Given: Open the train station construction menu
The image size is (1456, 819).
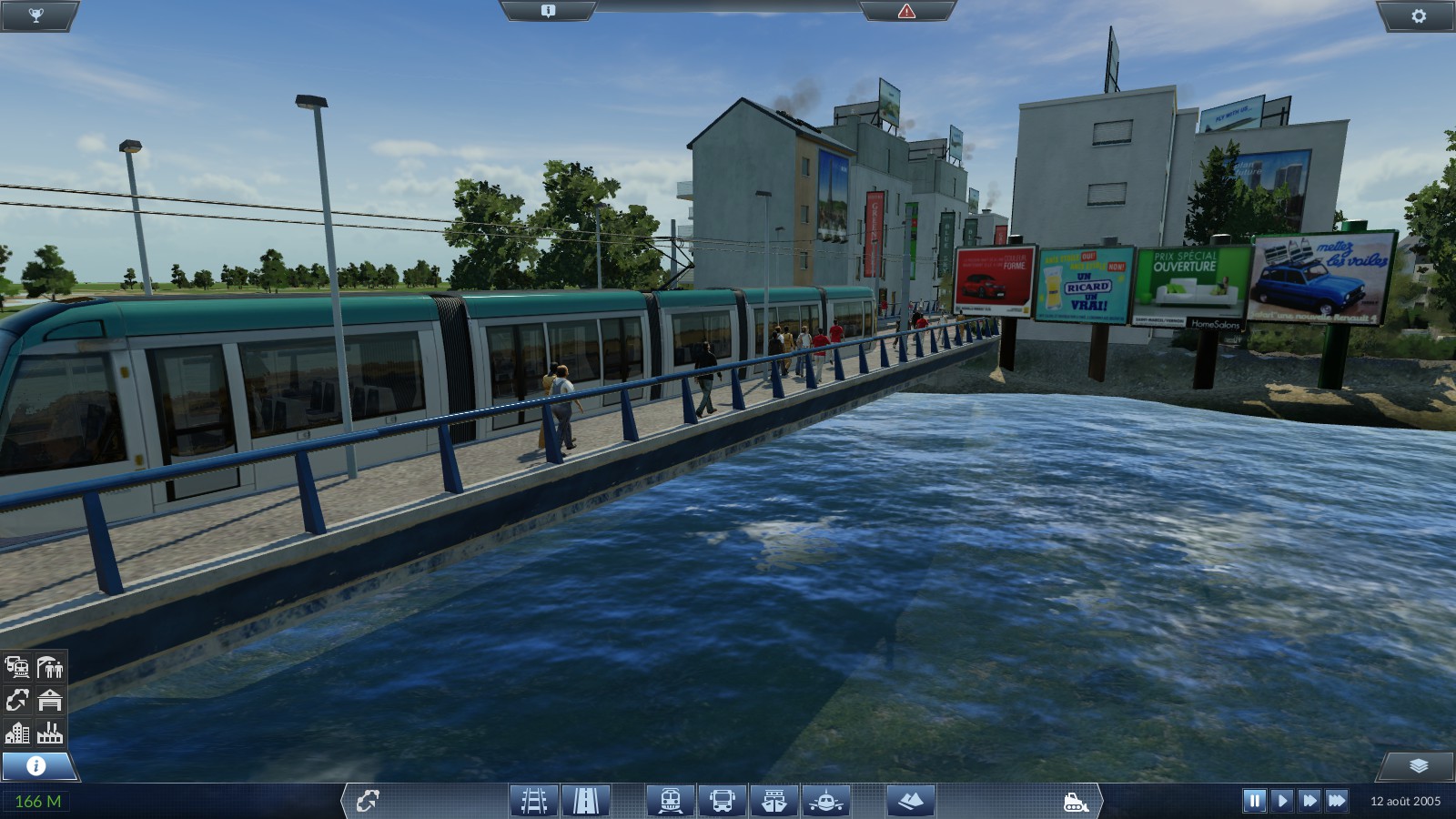Looking at the screenshot, I should 671,801.
